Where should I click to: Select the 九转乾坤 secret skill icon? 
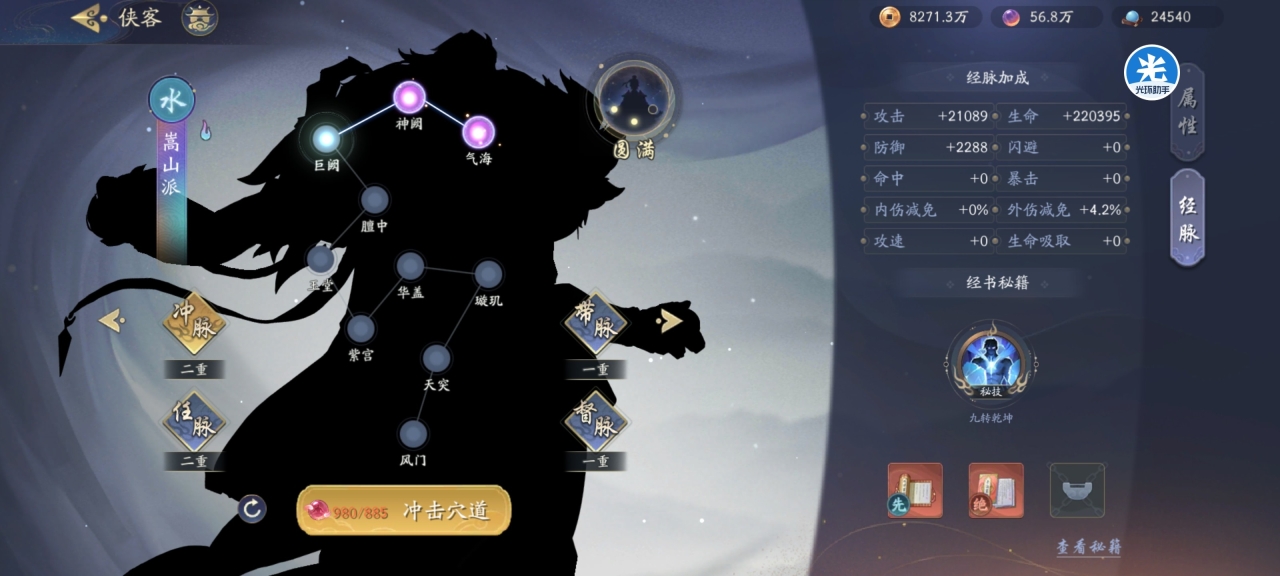pyautogui.click(x=990, y=362)
